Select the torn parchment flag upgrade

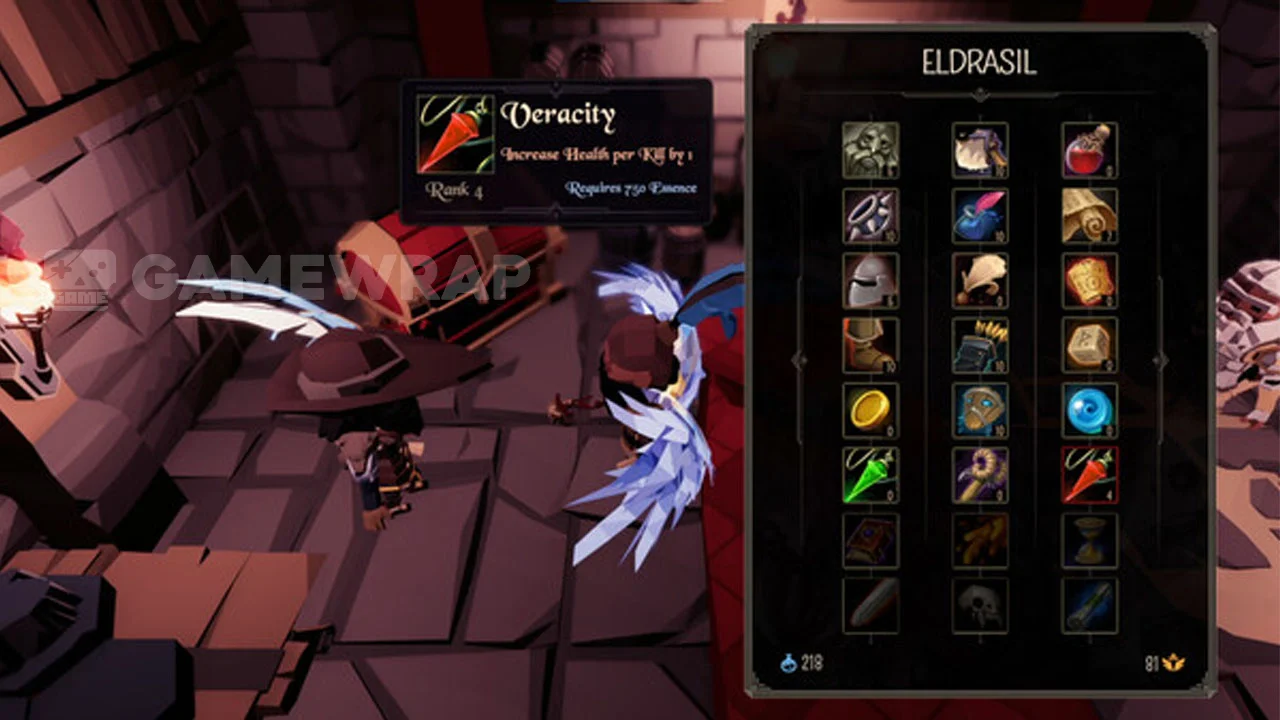click(980, 150)
